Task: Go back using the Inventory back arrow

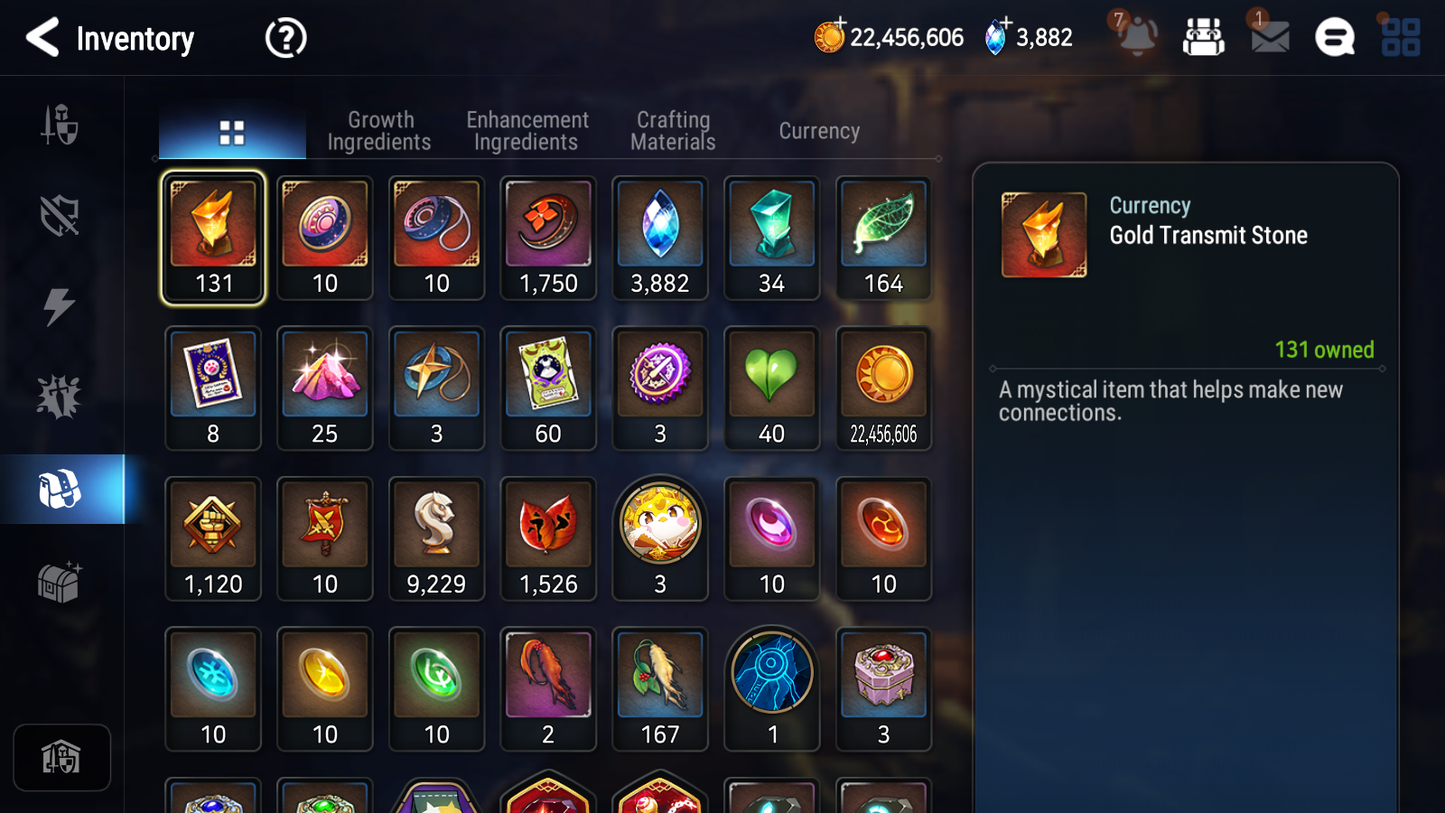Action: tap(42, 37)
